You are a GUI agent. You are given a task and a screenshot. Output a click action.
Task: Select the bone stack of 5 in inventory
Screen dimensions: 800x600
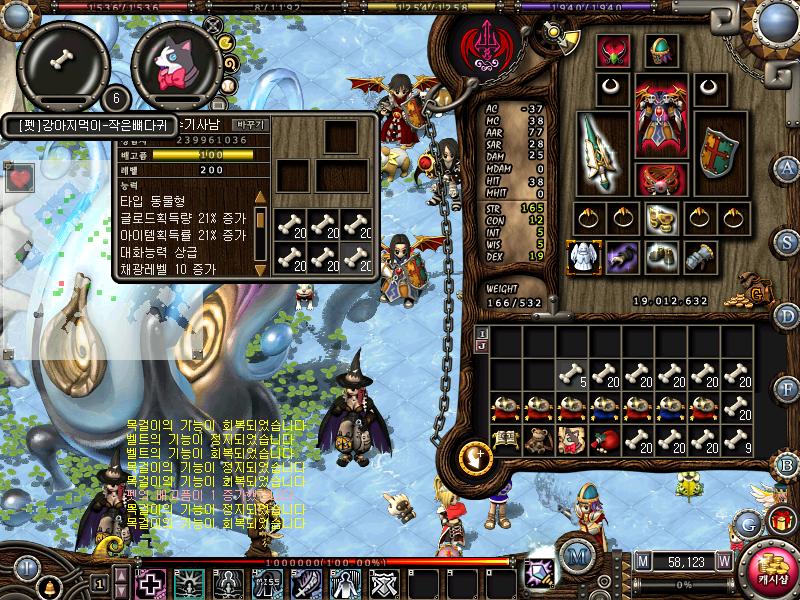pyautogui.click(x=572, y=375)
